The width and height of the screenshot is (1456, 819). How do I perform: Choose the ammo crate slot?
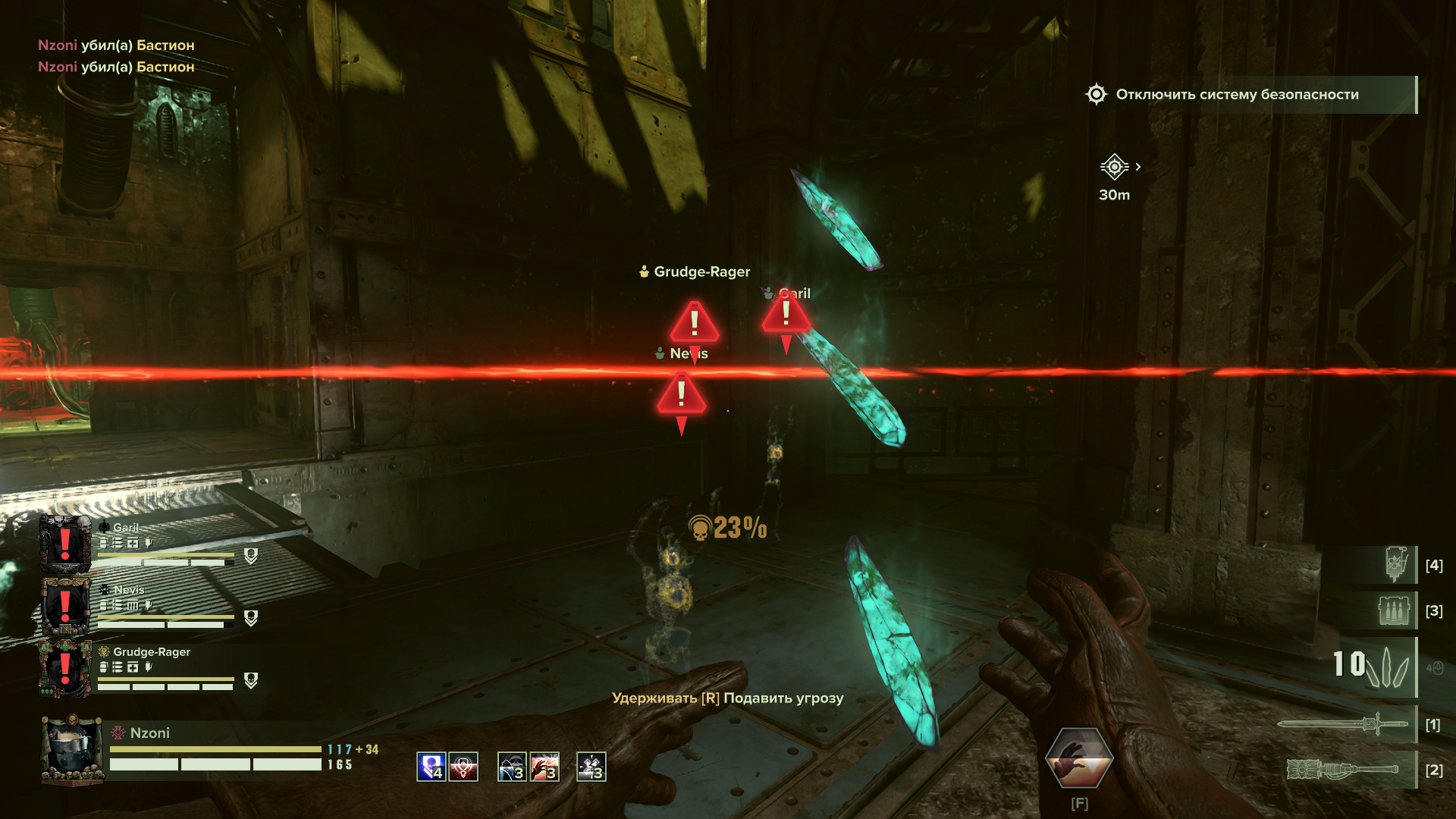[x=1394, y=610]
